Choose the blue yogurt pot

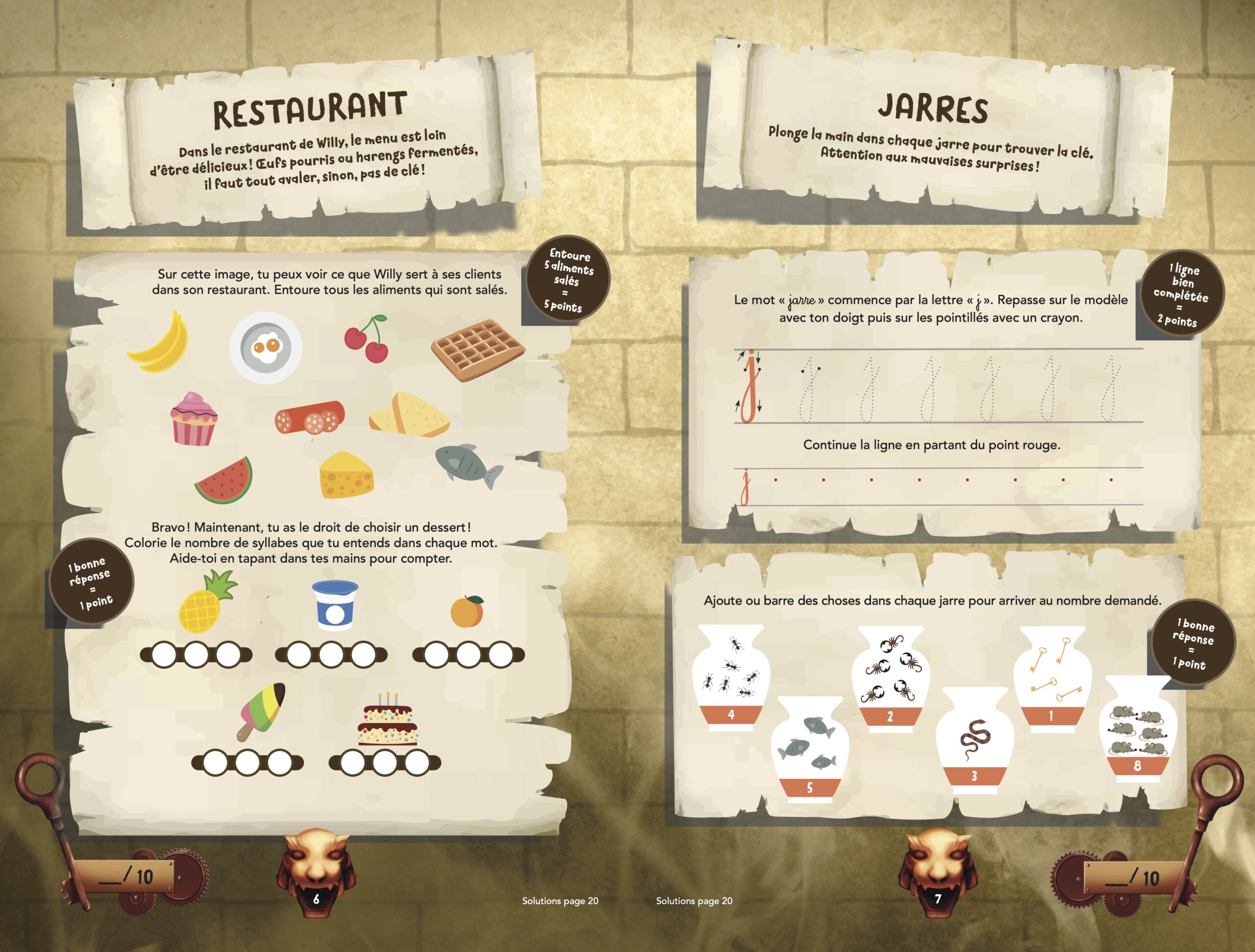(x=335, y=606)
